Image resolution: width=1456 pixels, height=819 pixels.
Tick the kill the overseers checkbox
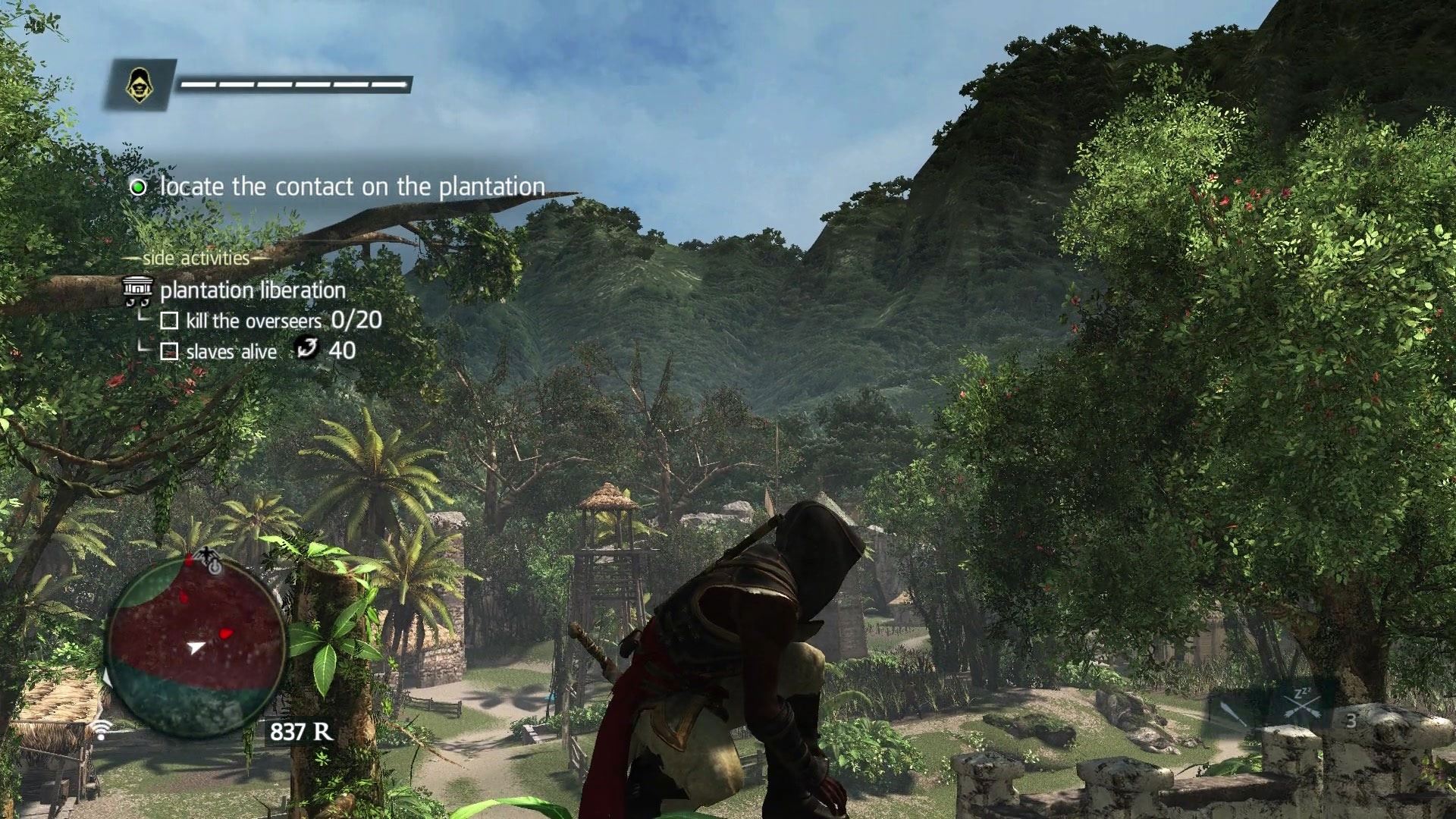[x=169, y=322]
